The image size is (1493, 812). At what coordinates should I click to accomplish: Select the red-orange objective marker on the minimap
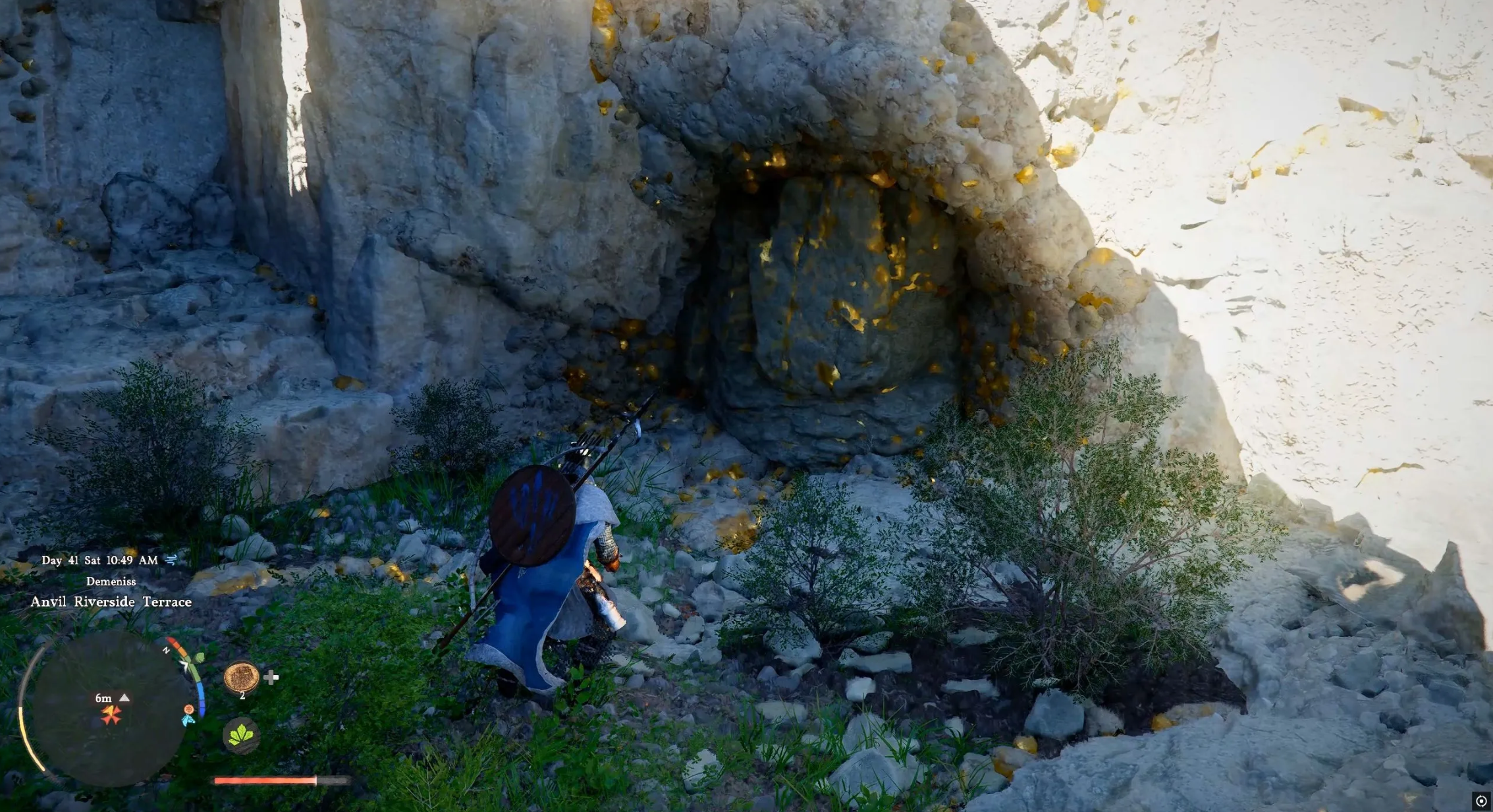click(x=111, y=715)
